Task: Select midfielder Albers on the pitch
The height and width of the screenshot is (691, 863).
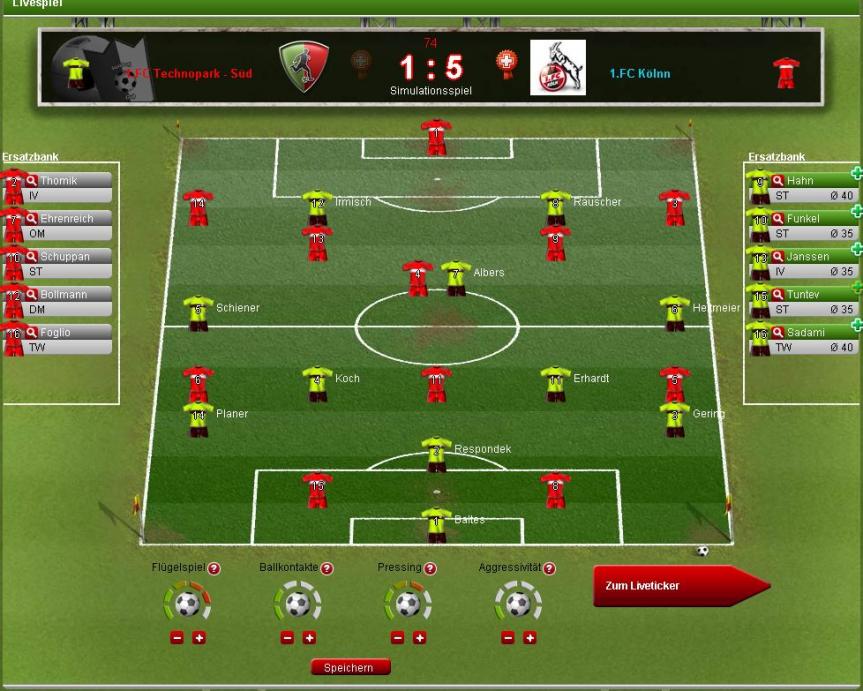Action: [x=456, y=275]
